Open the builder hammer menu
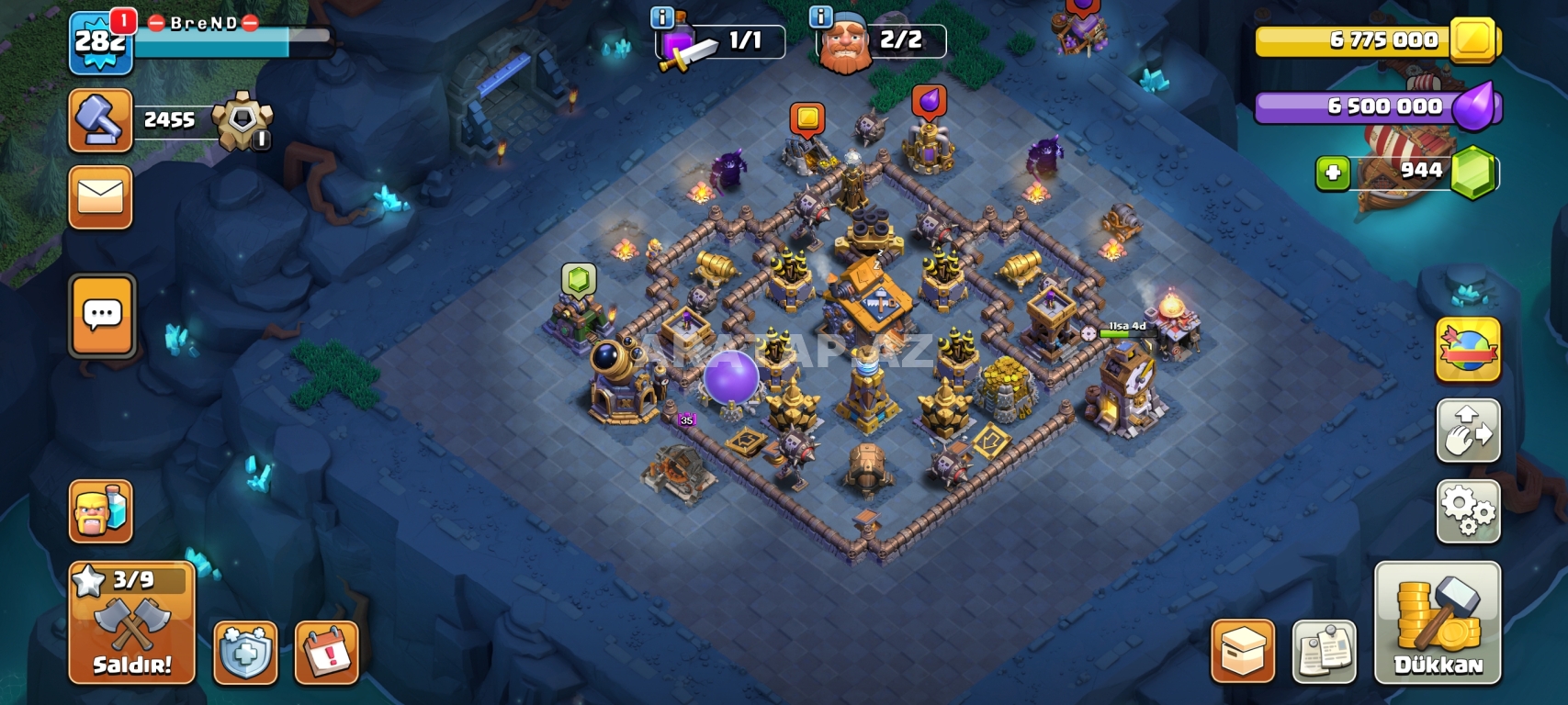Screen dimensions: 1568x705 [x=101, y=120]
